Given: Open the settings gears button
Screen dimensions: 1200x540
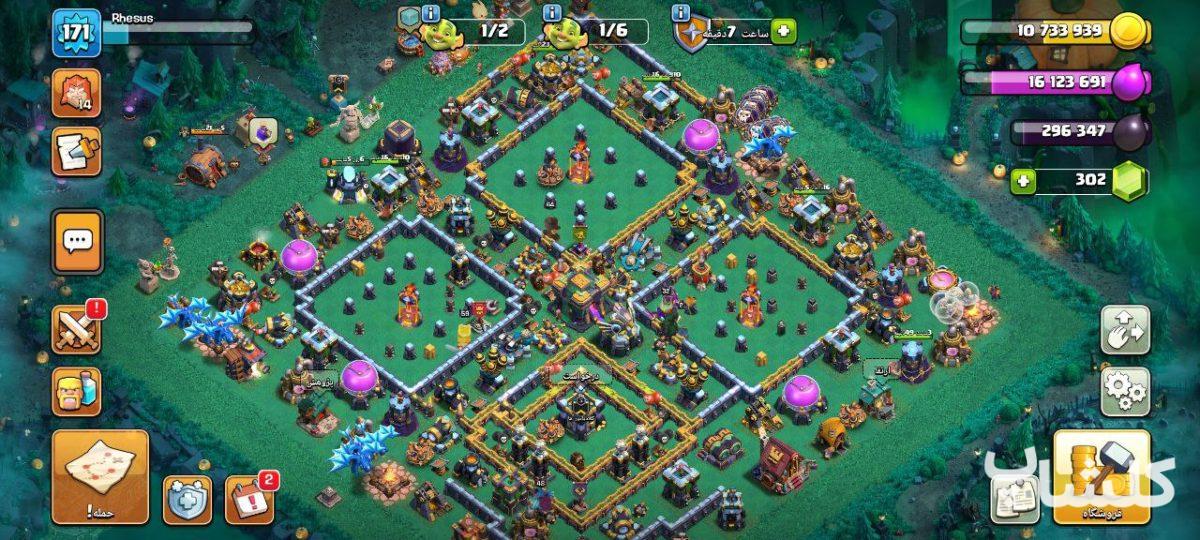Looking at the screenshot, I should [x=1125, y=391].
